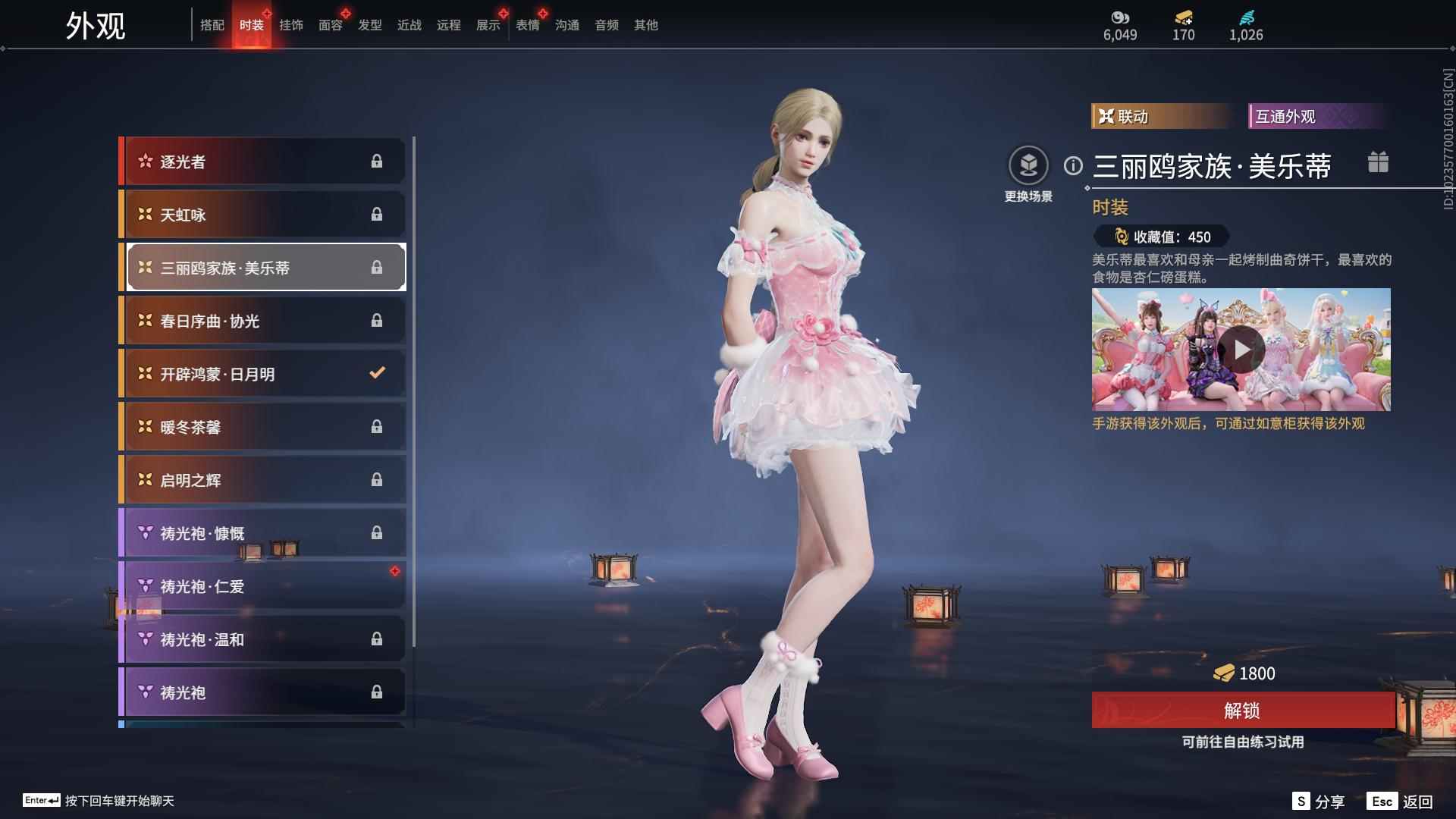Unlock the outfit with 解锁 button
The width and height of the screenshot is (1456, 819).
pyautogui.click(x=1242, y=711)
